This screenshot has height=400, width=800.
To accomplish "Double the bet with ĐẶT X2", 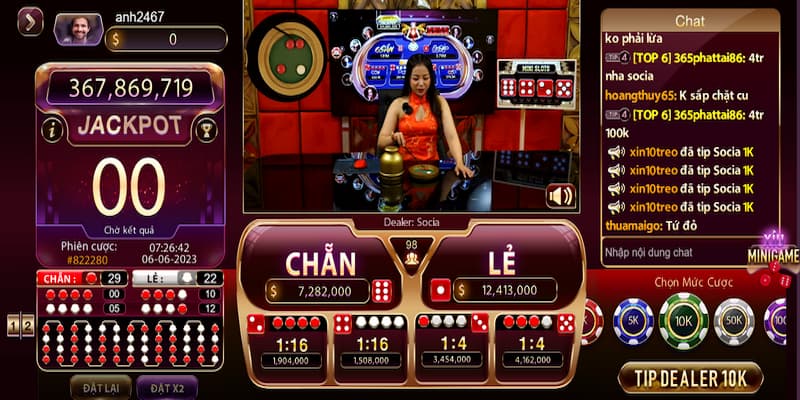I will tap(167, 387).
